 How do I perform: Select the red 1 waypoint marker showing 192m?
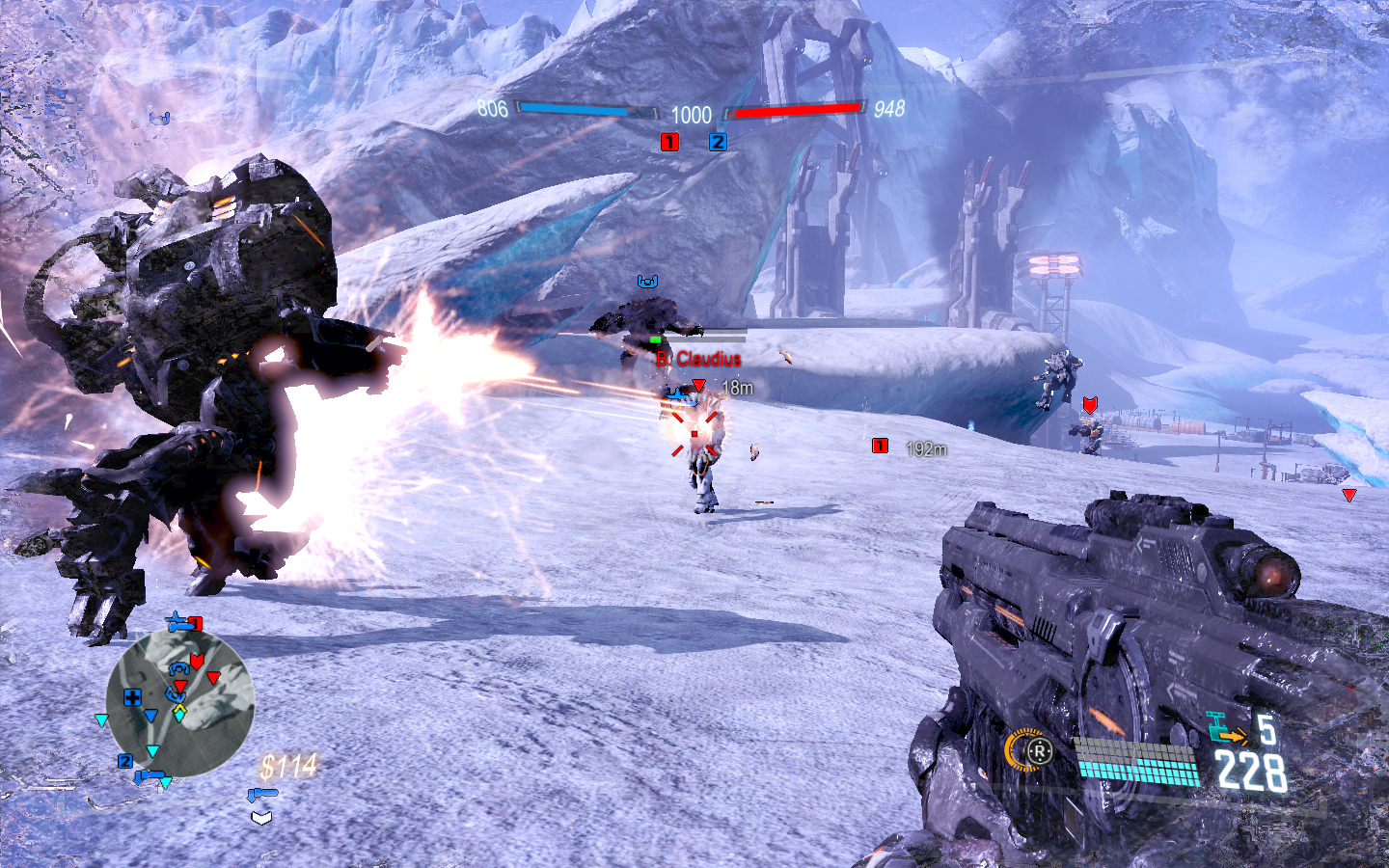point(880,446)
